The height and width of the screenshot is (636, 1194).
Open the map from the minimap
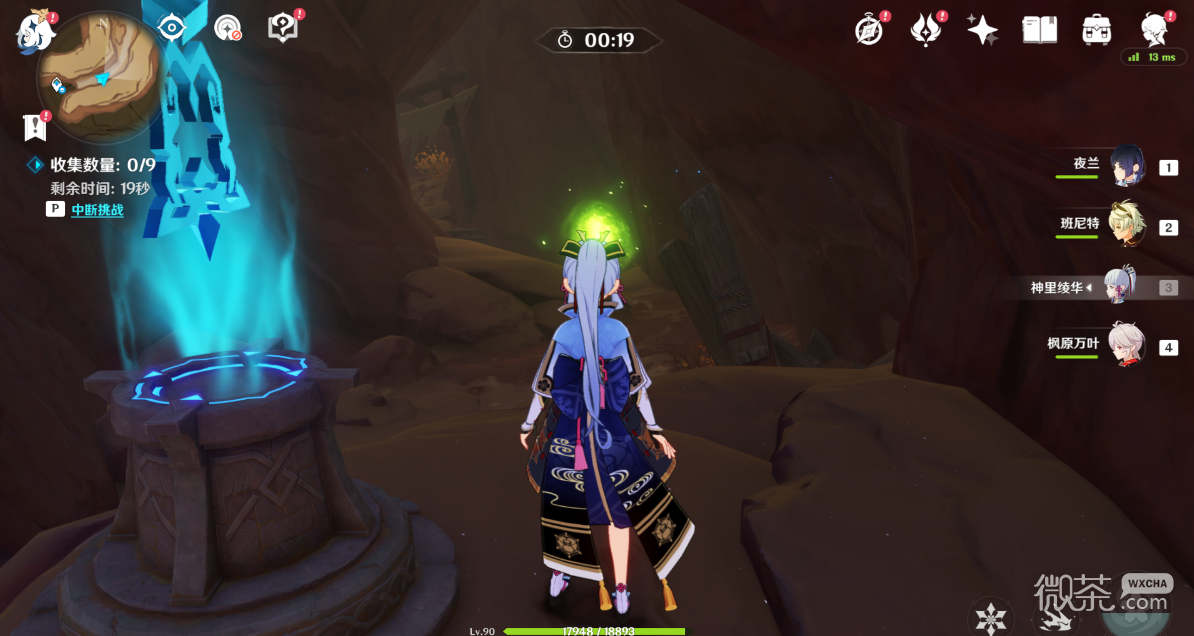click(99, 78)
